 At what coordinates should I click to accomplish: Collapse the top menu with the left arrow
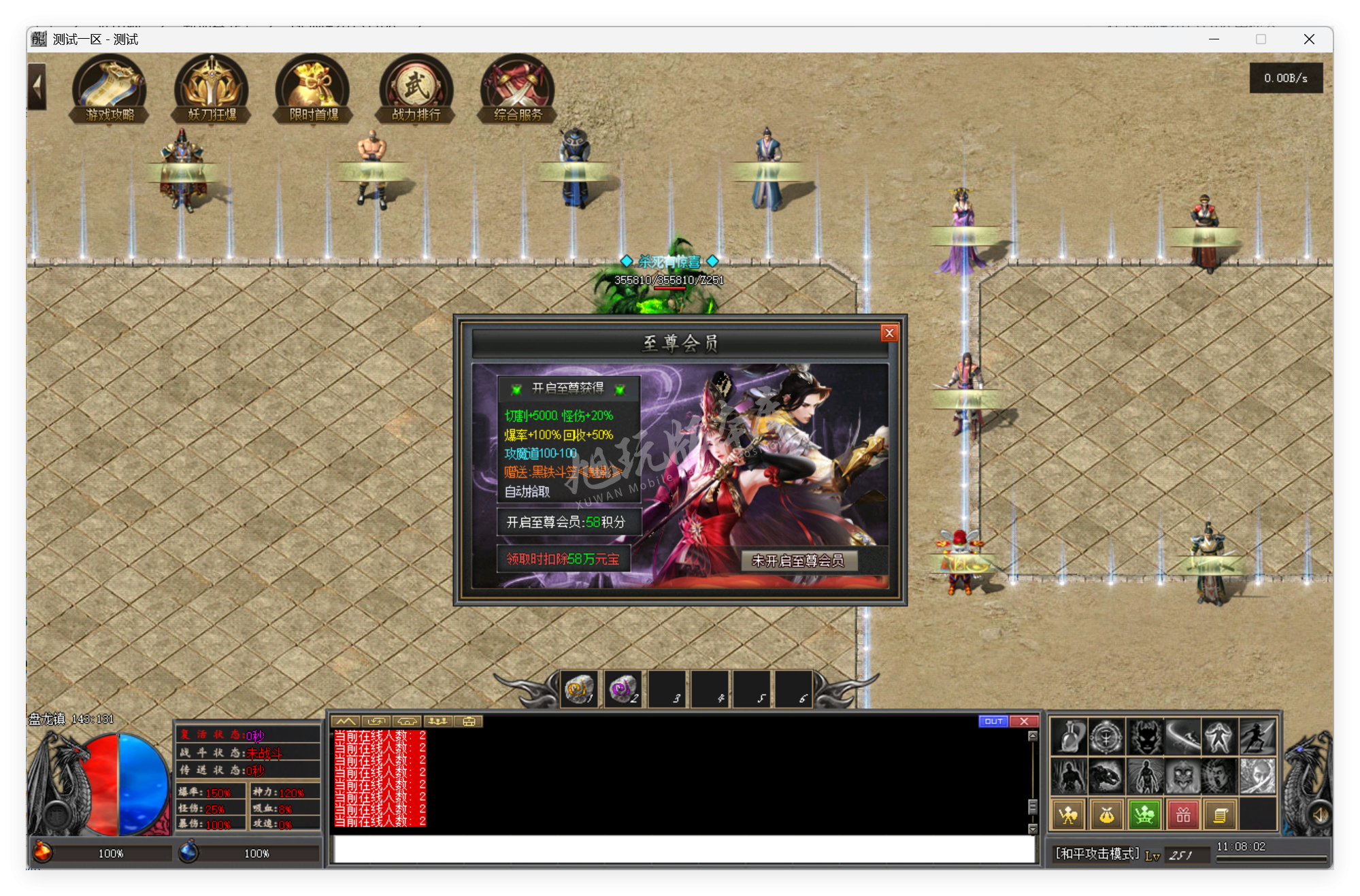coord(36,86)
